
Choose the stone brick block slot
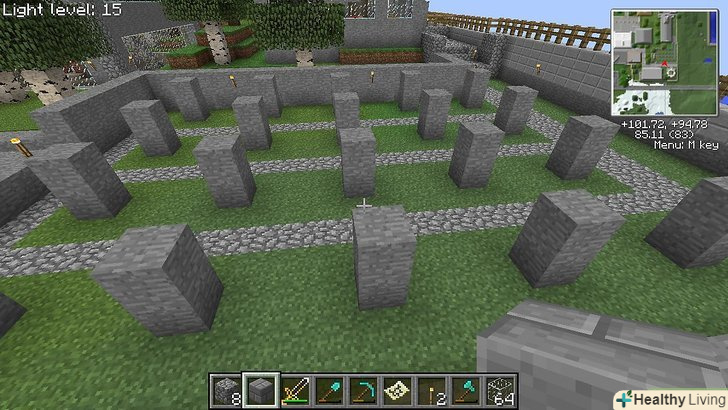[262, 390]
